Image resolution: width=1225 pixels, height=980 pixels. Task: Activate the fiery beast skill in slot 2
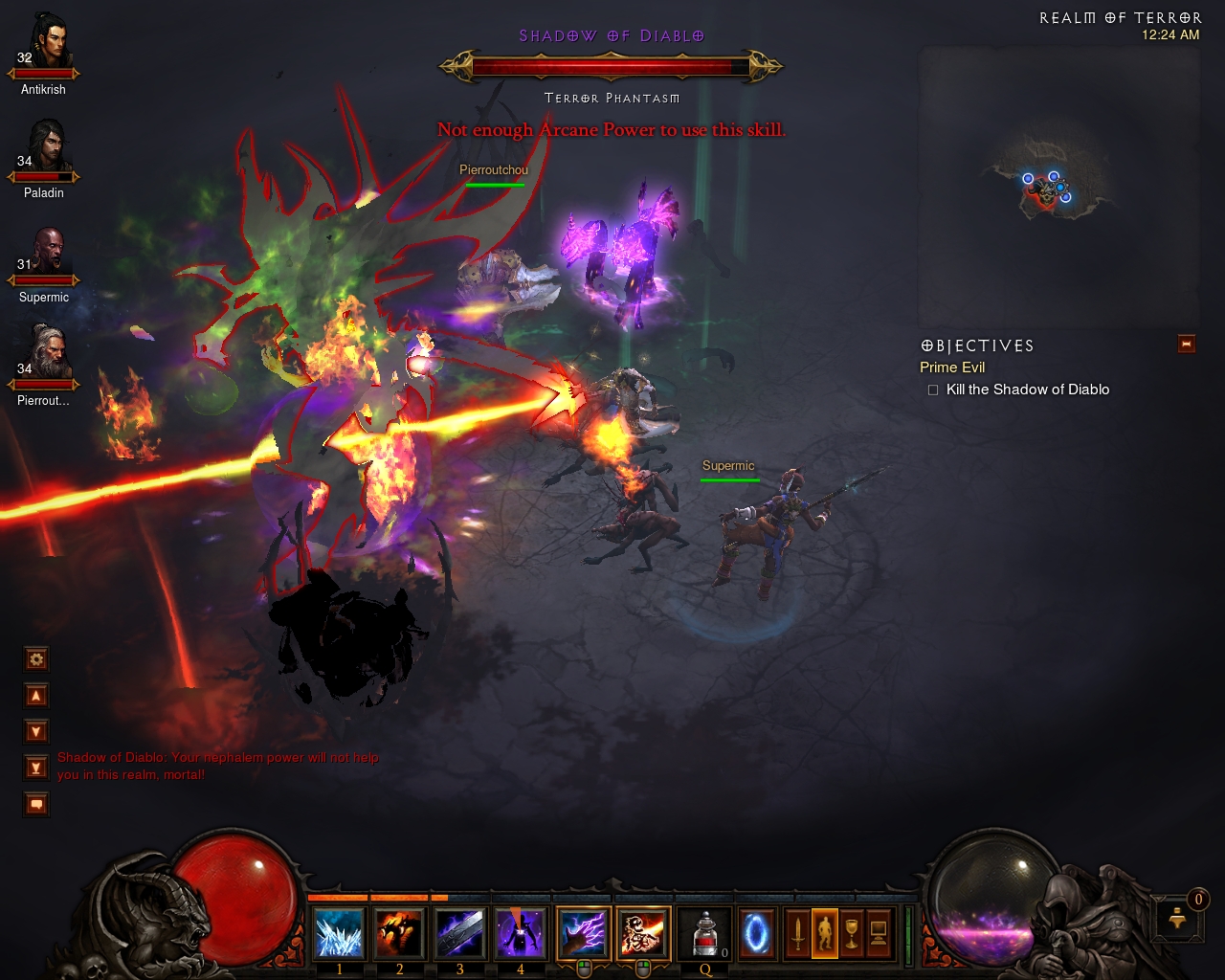tap(399, 933)
